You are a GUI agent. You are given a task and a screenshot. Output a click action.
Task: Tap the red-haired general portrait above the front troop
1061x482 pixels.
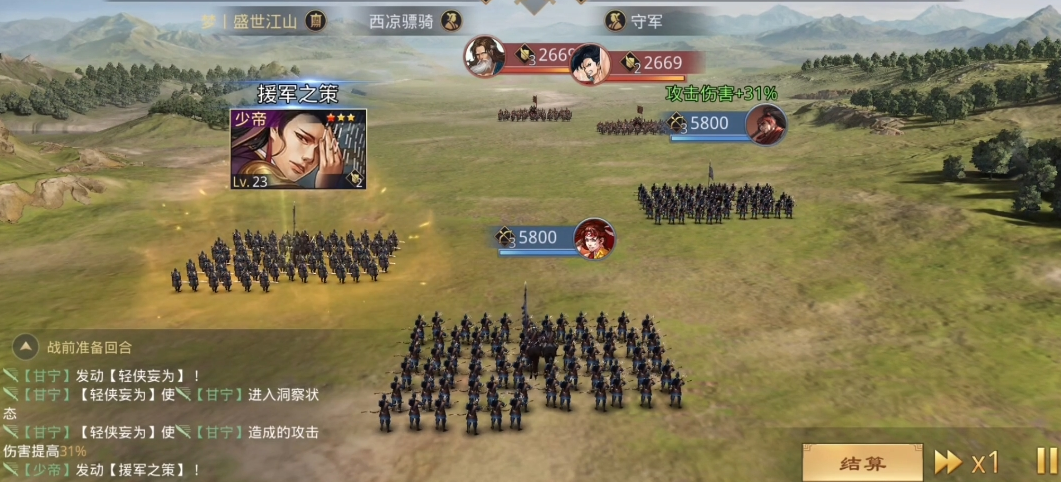(594, 238)
